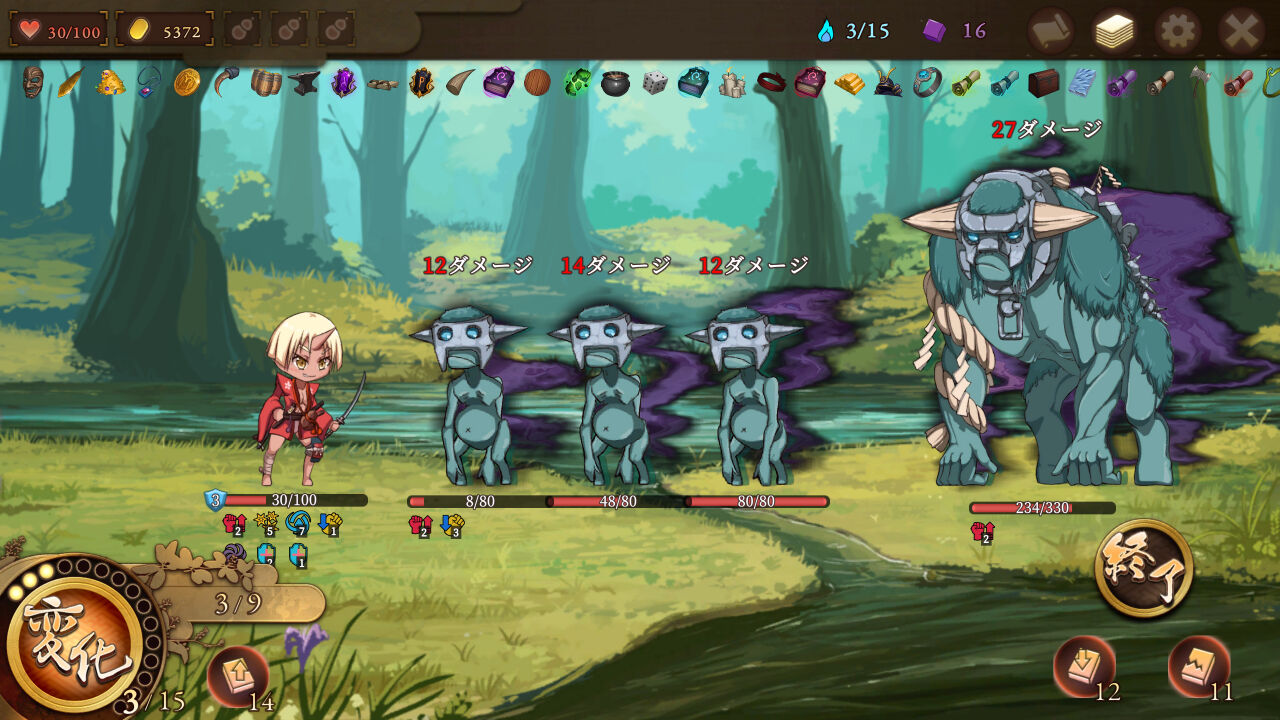Screen dimensions: 1280x720
Task: Inspect the gold bars relic
Action: pos(850,83)
